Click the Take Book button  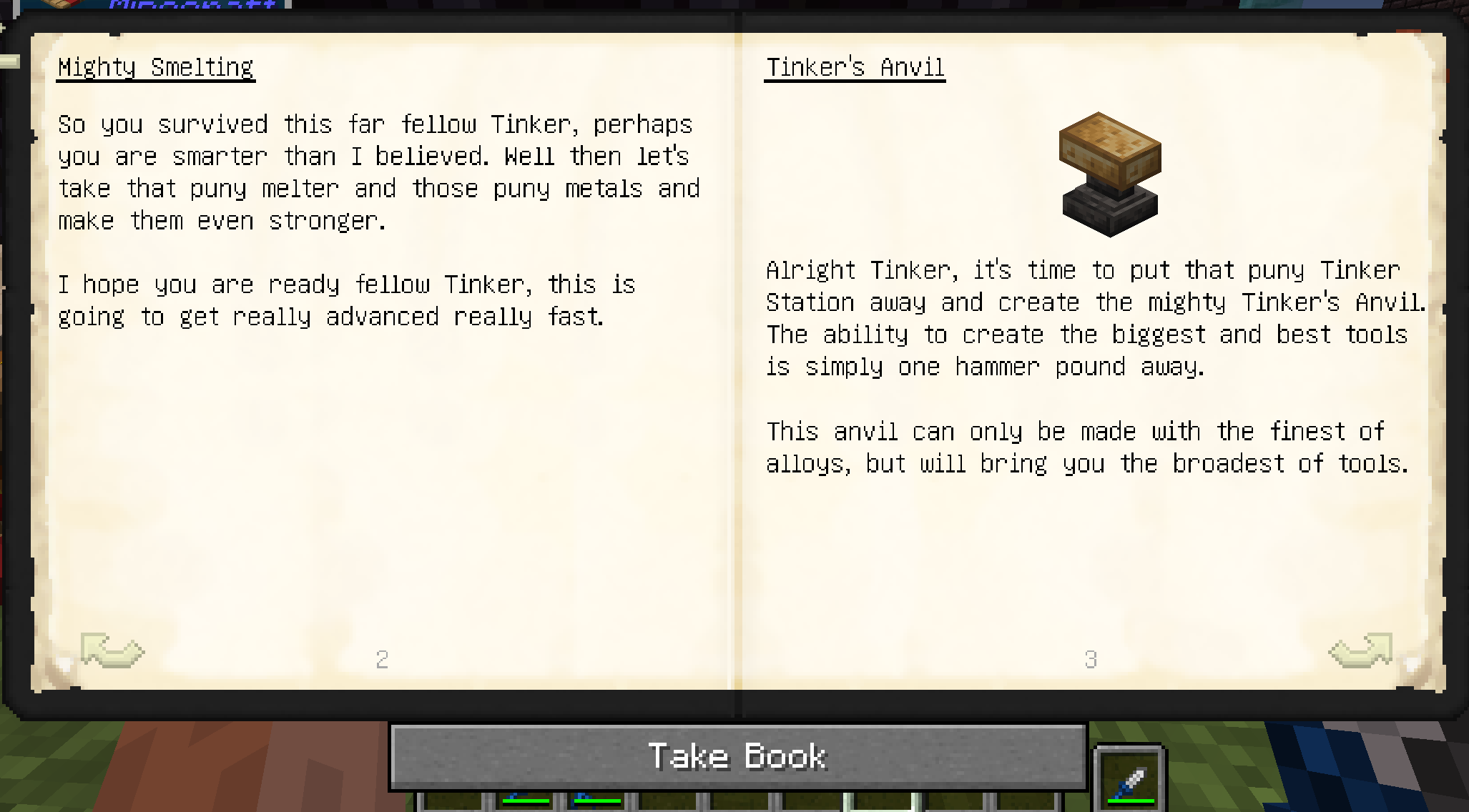737,756
